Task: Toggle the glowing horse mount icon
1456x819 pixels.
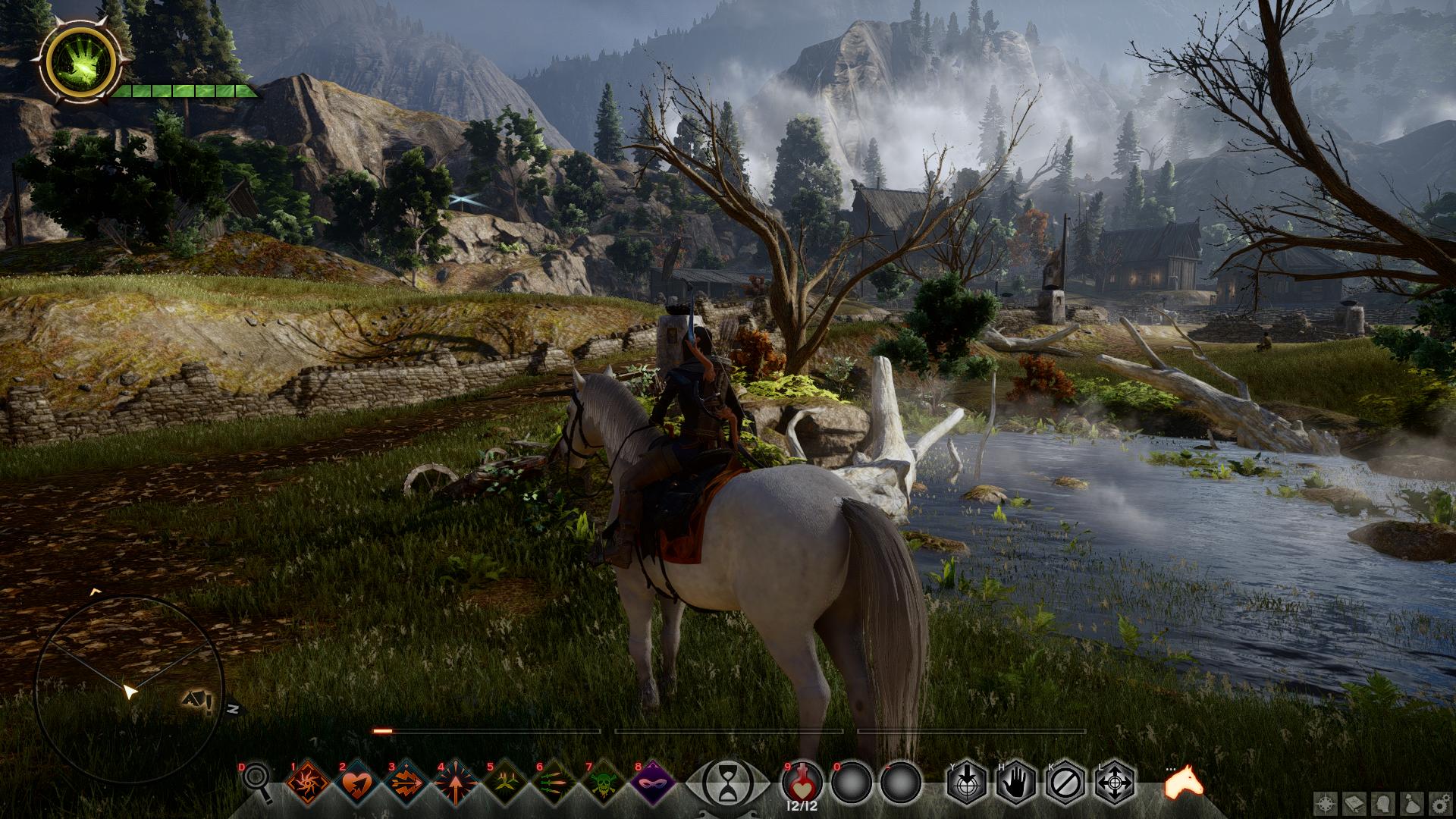Action: click(1185, 781)
